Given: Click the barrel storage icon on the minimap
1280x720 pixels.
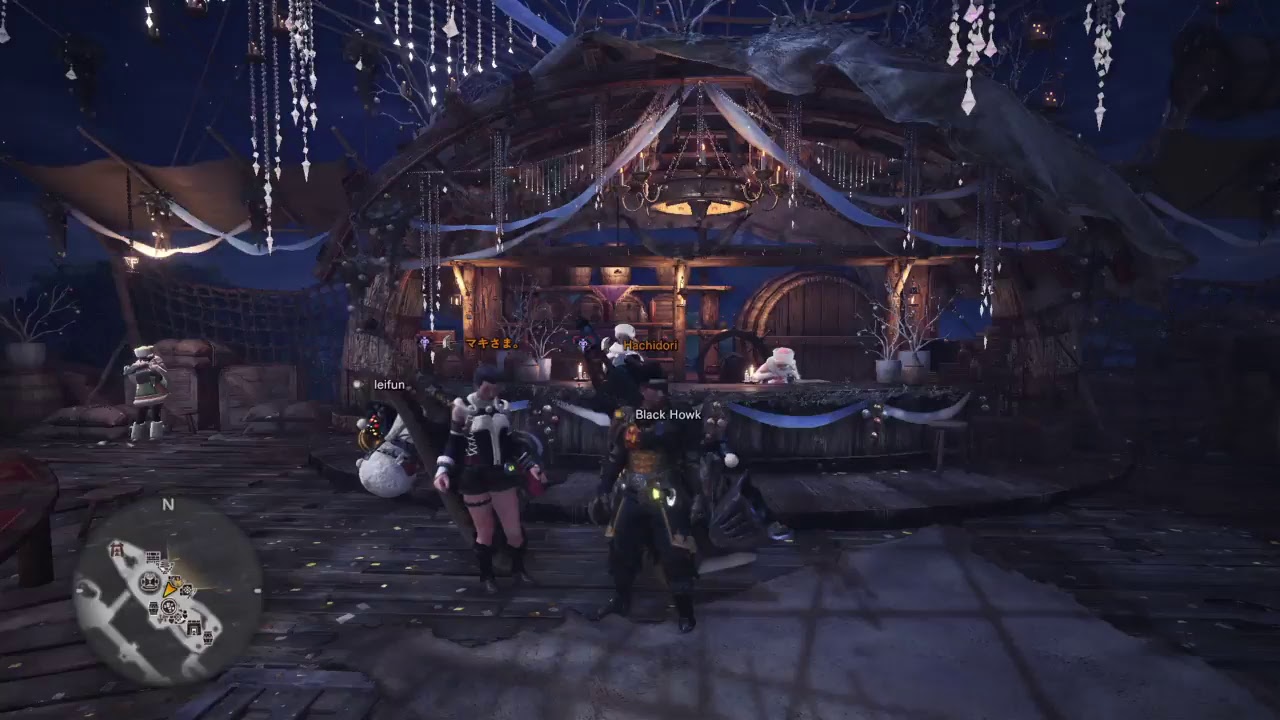Looking at the screenshot, I should [152, 608].
